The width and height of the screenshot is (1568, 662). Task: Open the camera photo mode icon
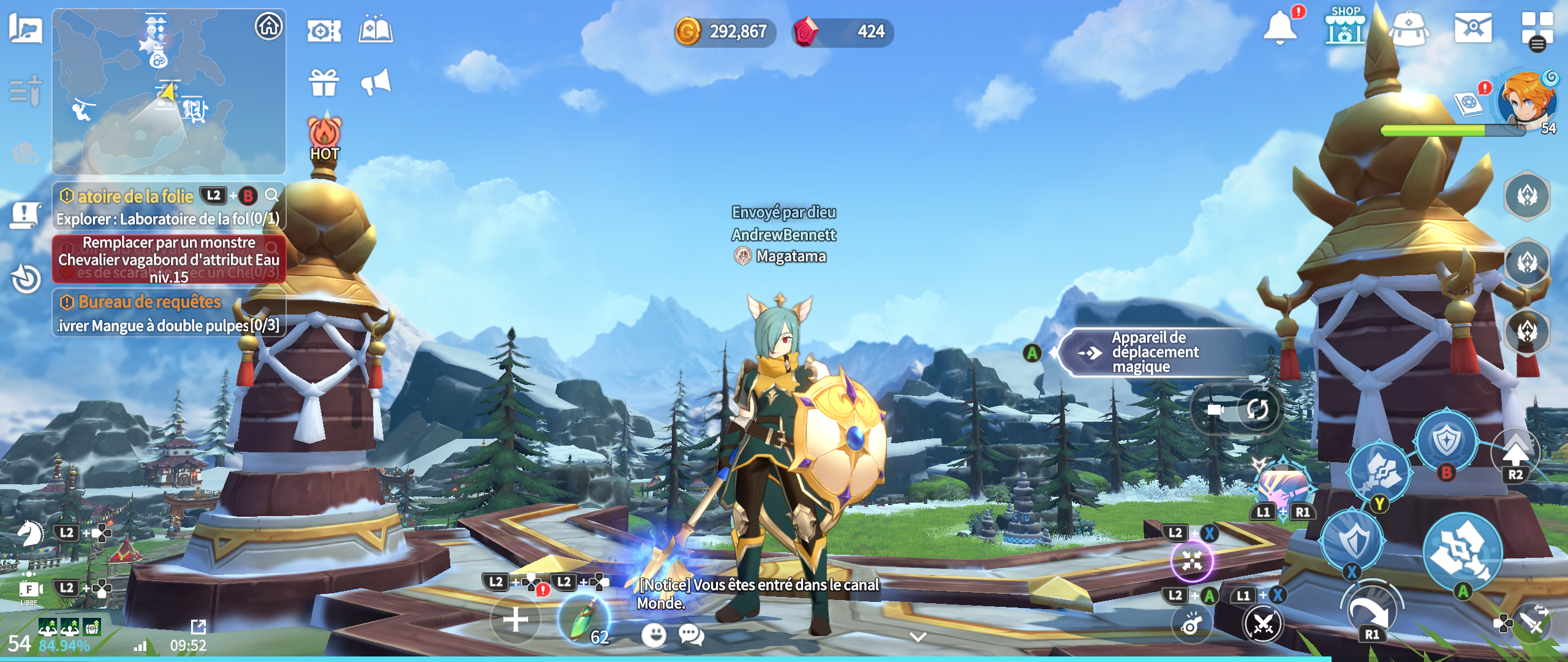pos(323,31)
